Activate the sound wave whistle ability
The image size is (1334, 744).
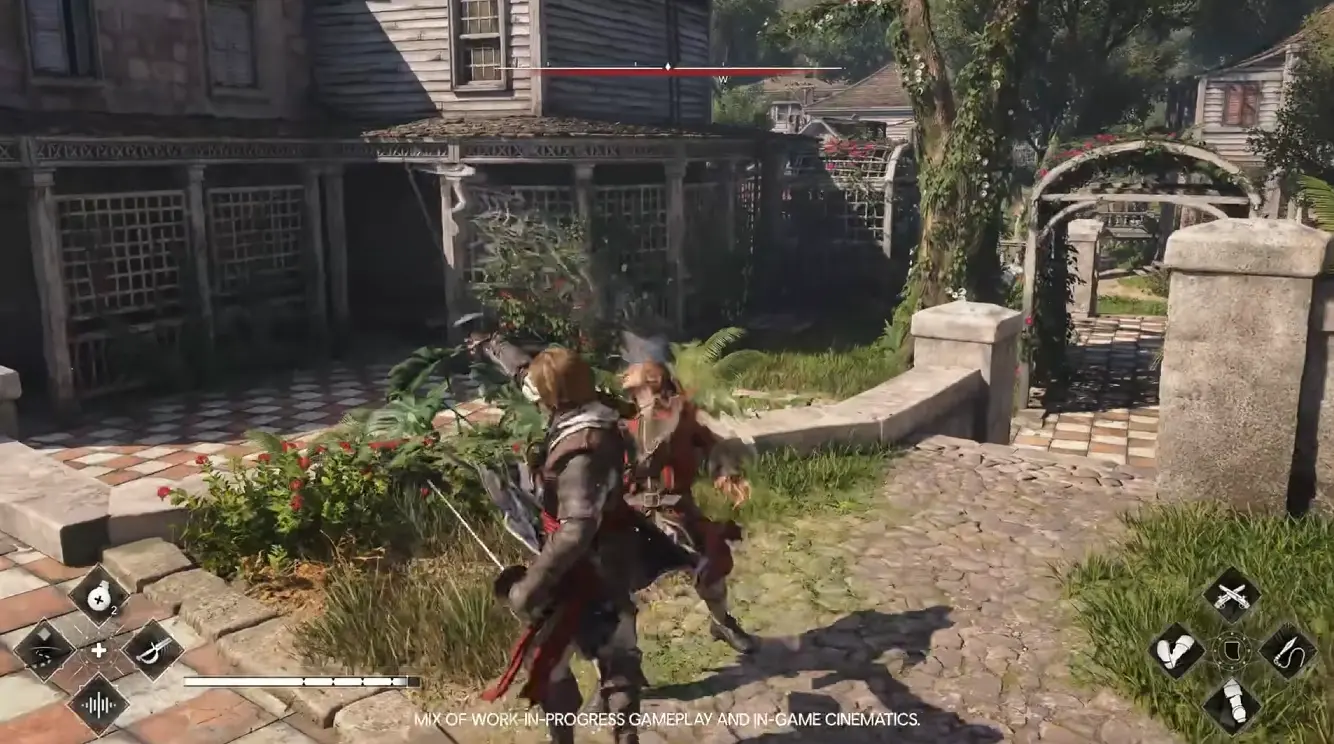tap(98, 703)
